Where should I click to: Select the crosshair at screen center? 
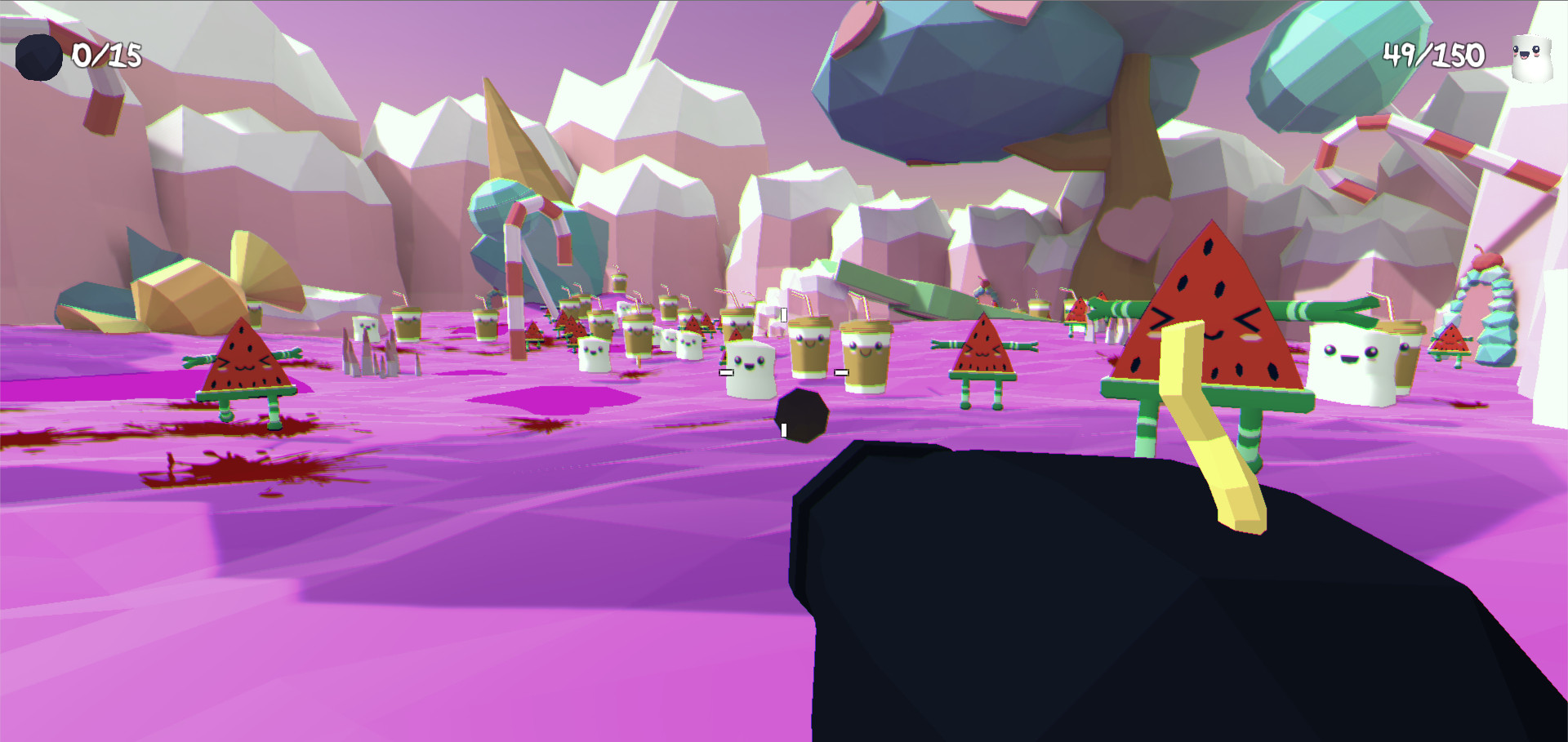tap(782, 371)
